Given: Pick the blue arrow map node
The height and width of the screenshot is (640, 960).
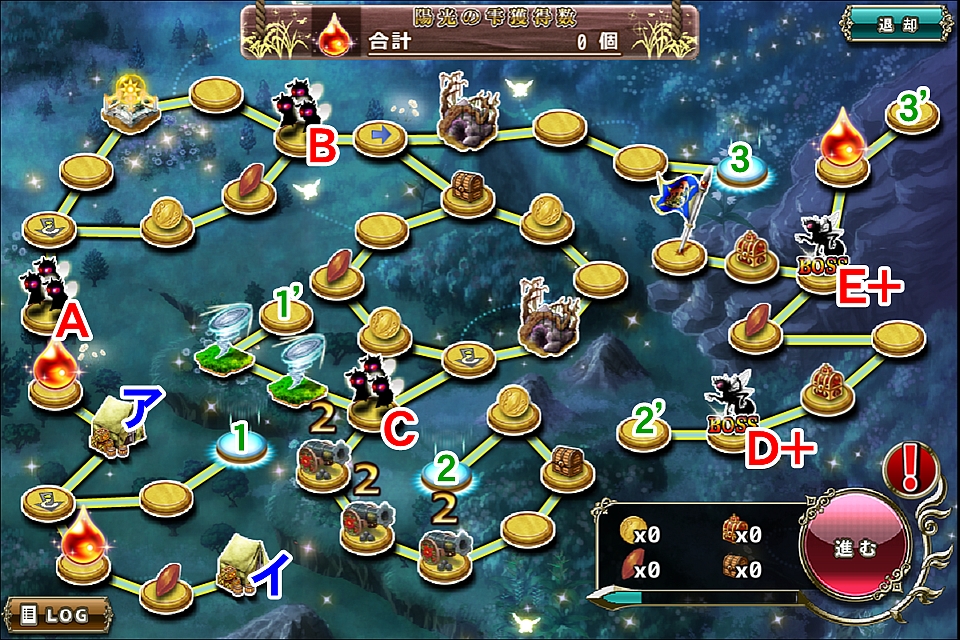Looking at the screenshot, I should [x=380, y=137].
